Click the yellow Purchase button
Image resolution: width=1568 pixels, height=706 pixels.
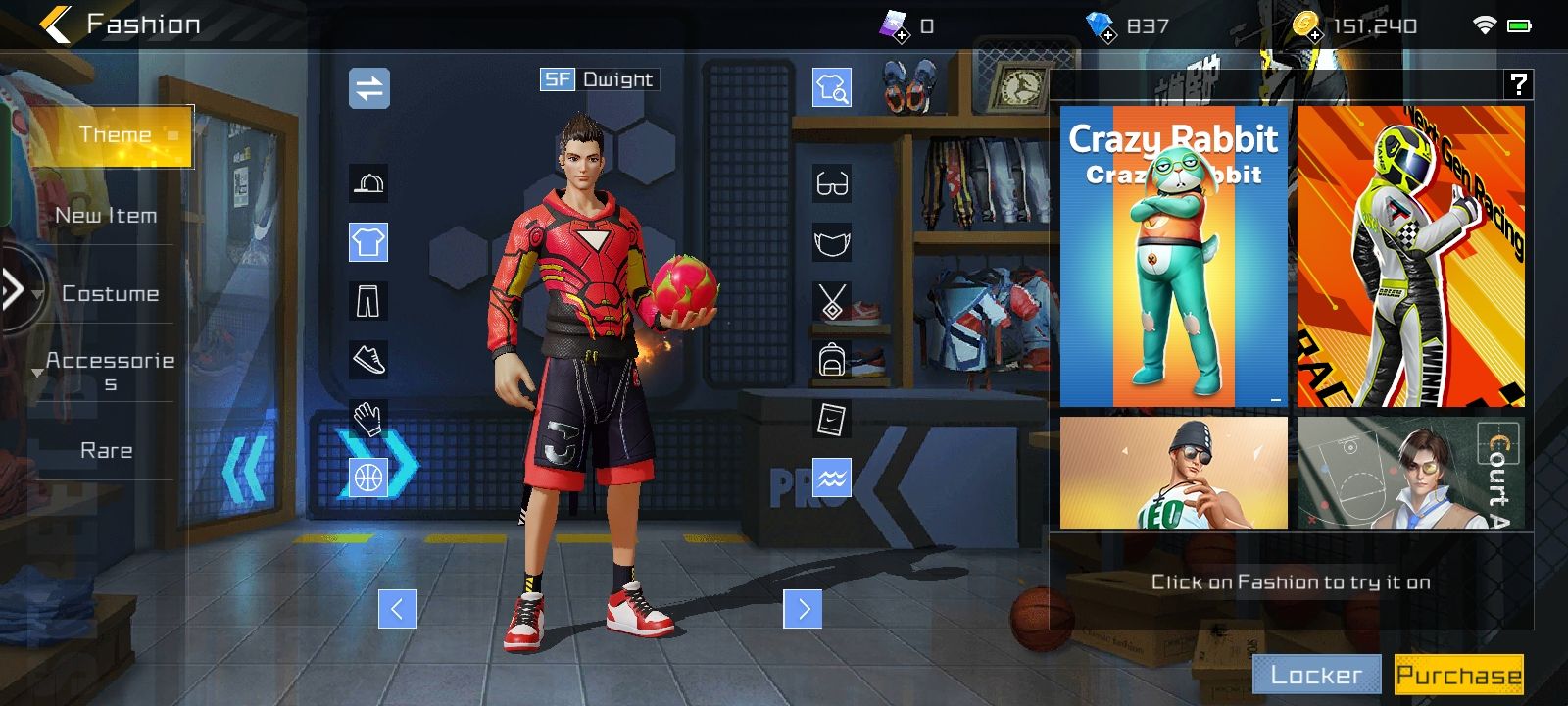pyautogui.click(x=1458, y=675)
